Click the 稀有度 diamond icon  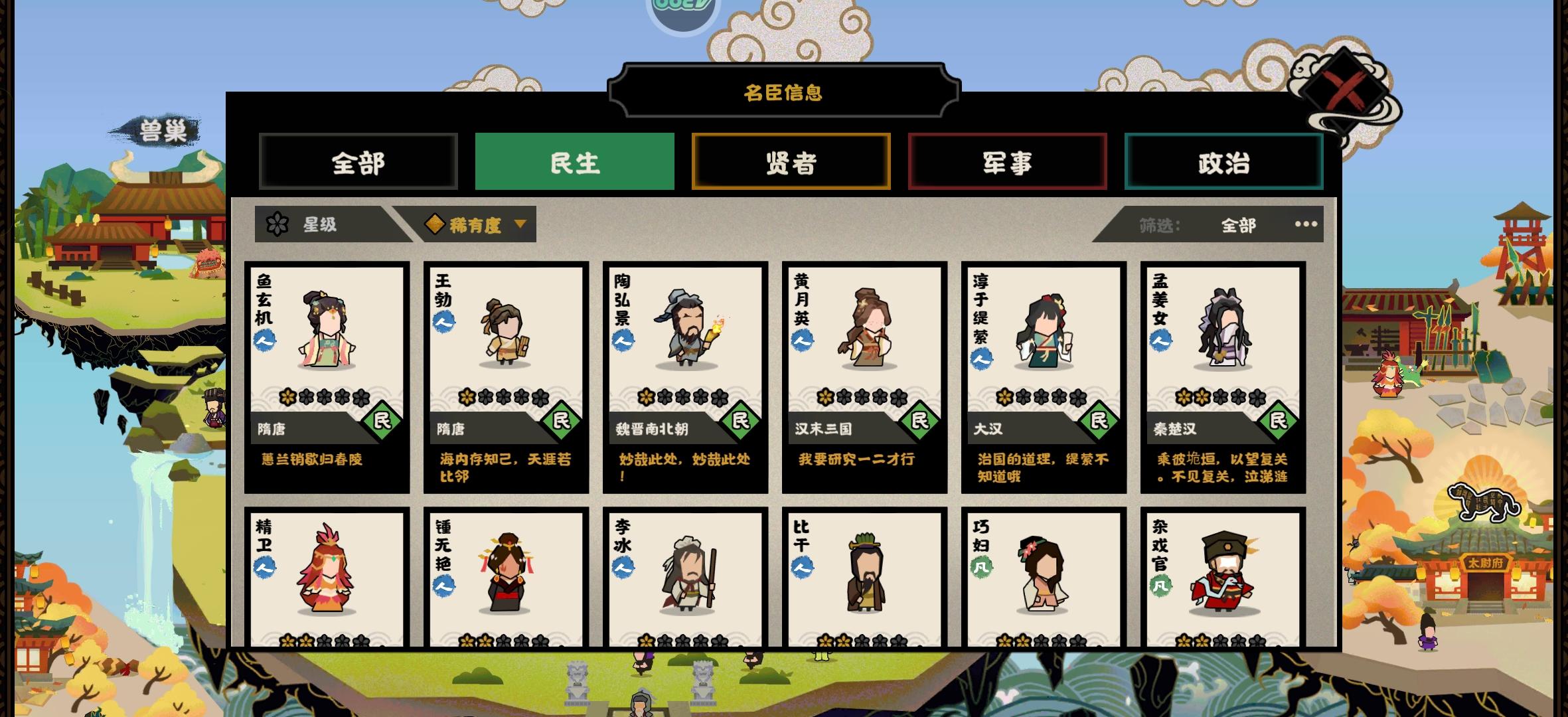tap(435, 224)
